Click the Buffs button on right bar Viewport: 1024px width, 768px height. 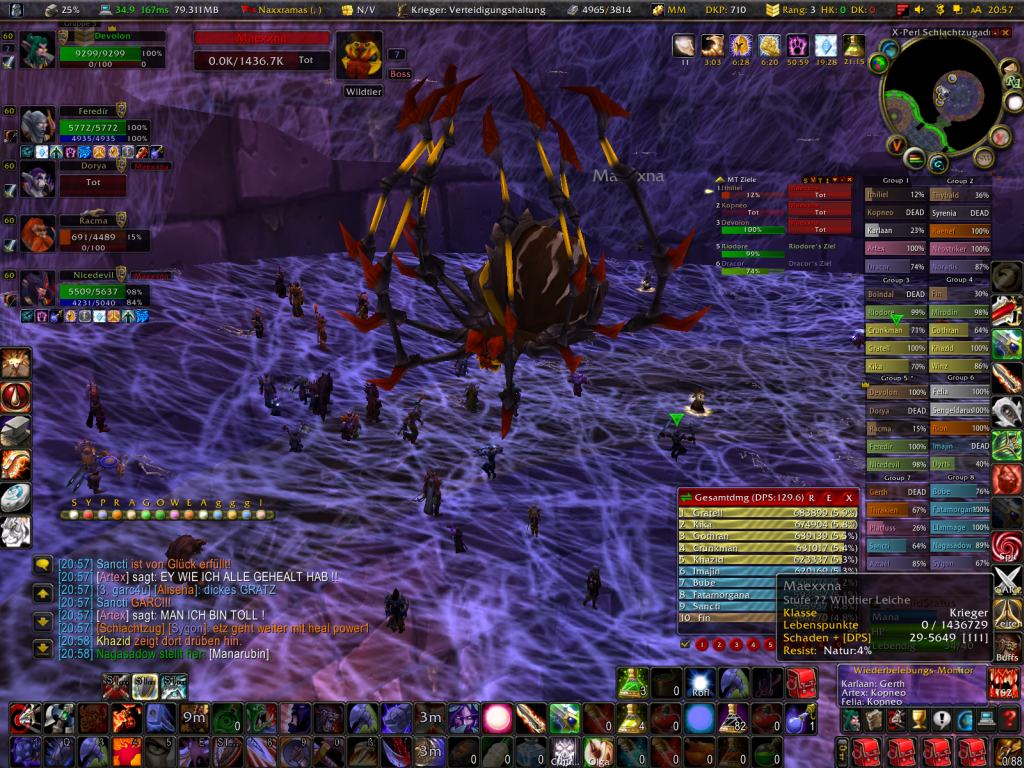[1008, 647]
